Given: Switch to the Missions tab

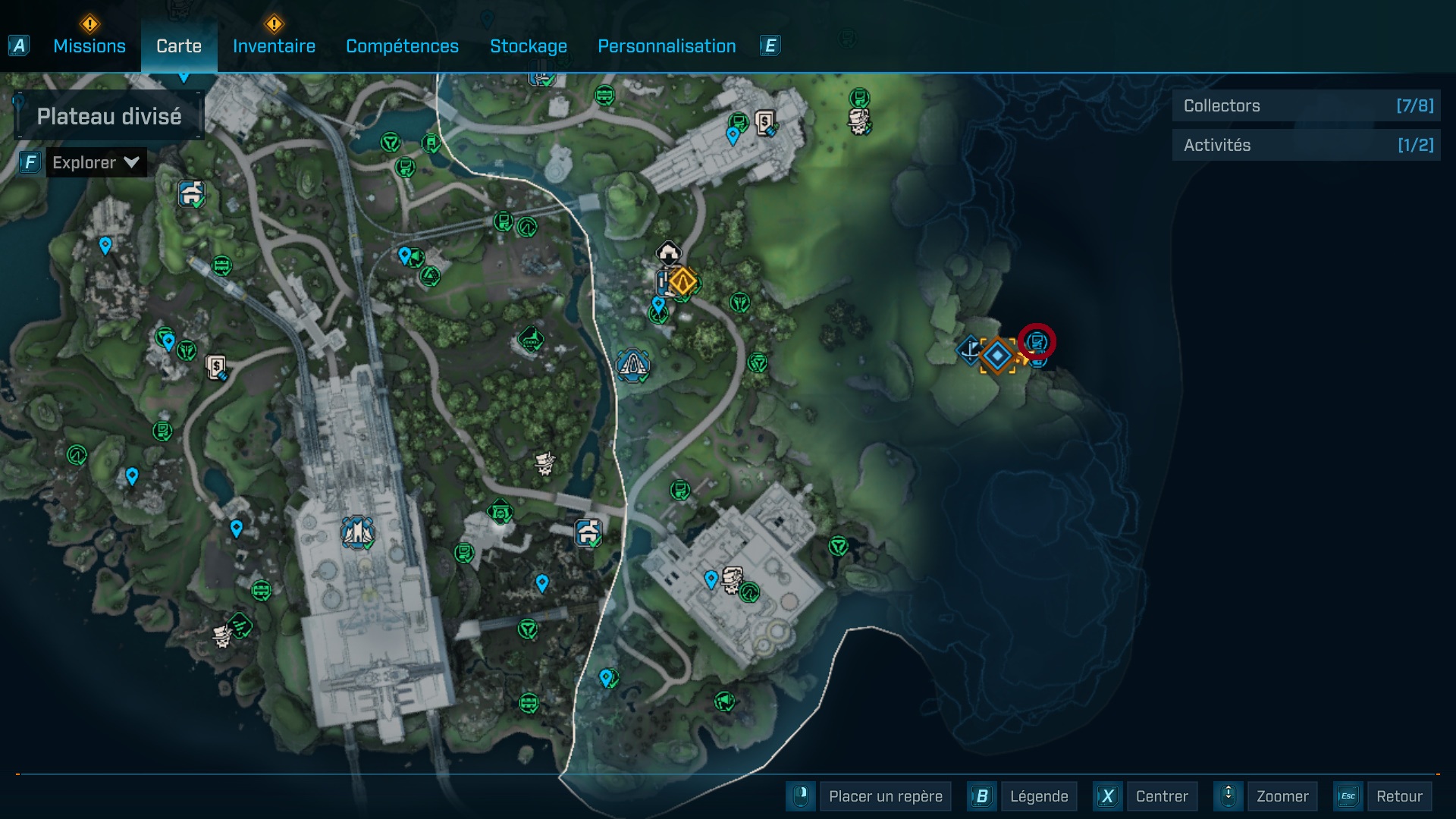Looking at the screenshot, I should [x=89, y=46].
